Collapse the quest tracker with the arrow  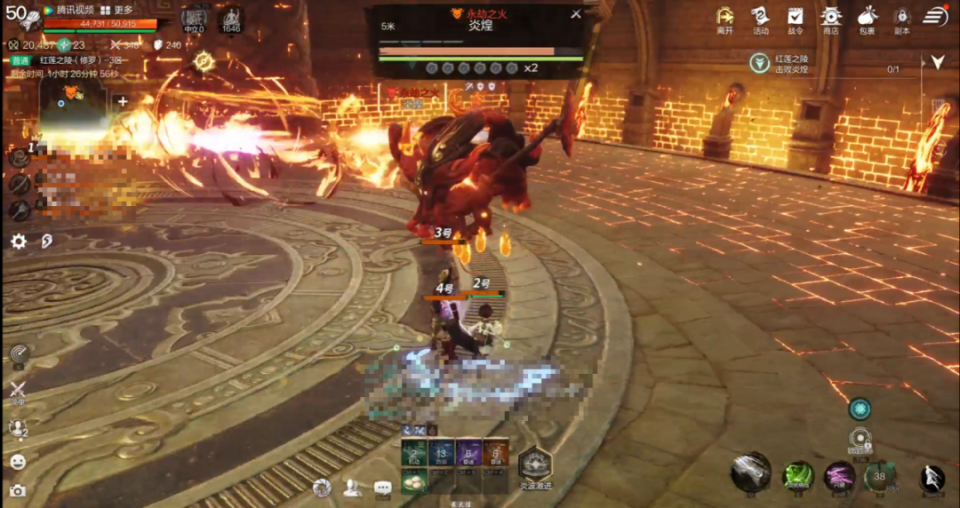[937, 62]
